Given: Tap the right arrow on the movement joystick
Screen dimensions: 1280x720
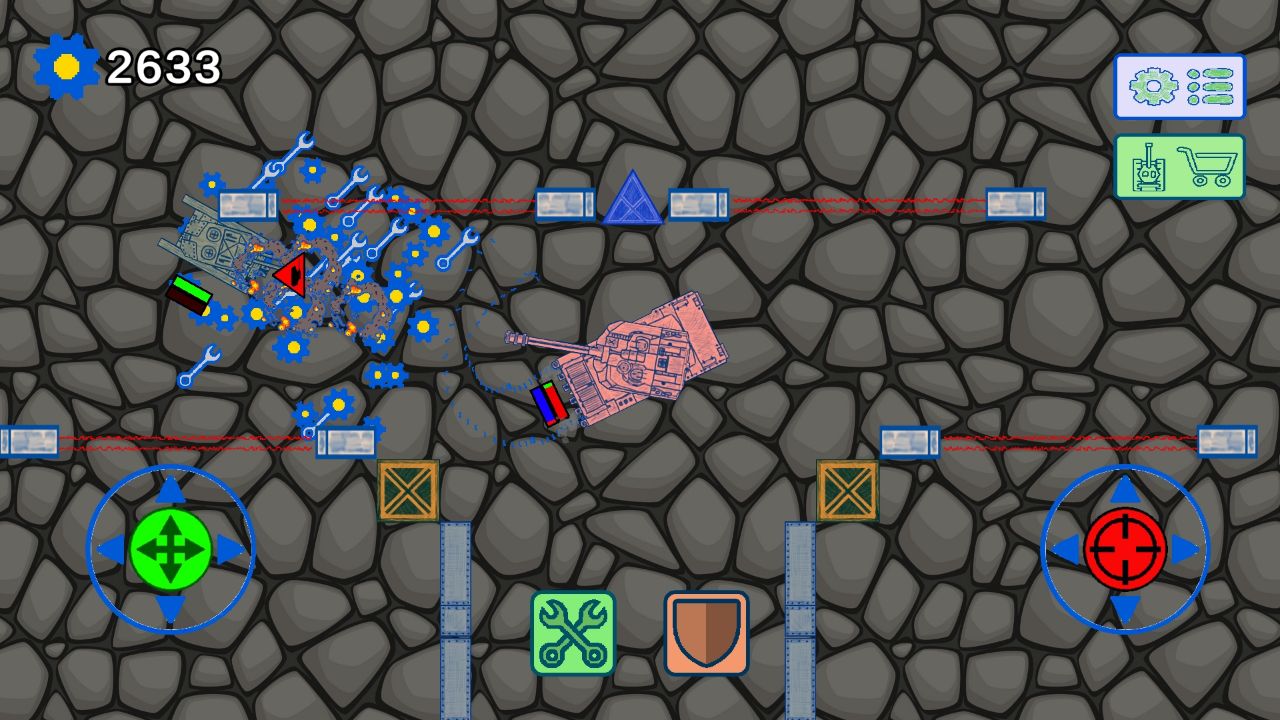Looking at the screenshot, I should click(226, 549).
